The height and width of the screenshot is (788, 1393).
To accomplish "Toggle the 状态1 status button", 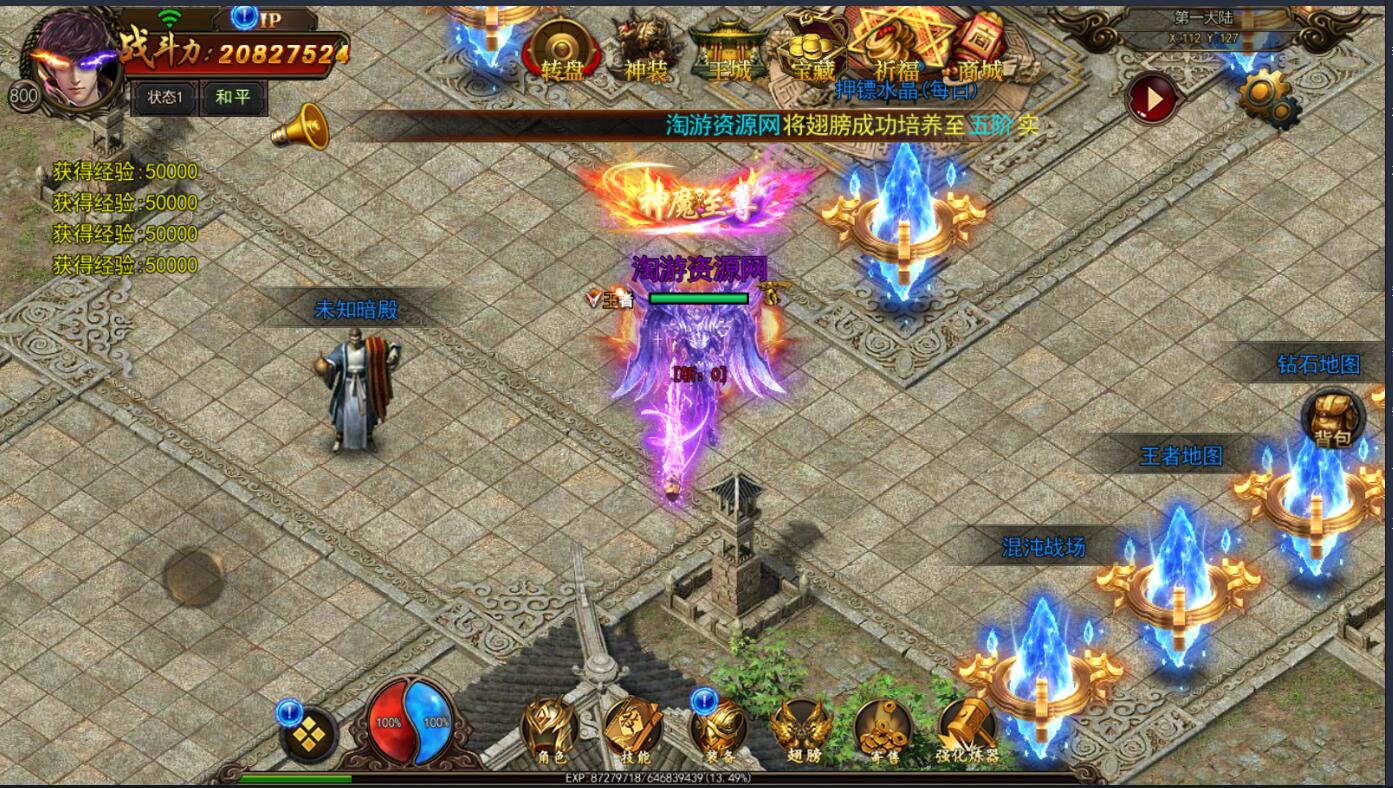I will [x=165, y=98].
